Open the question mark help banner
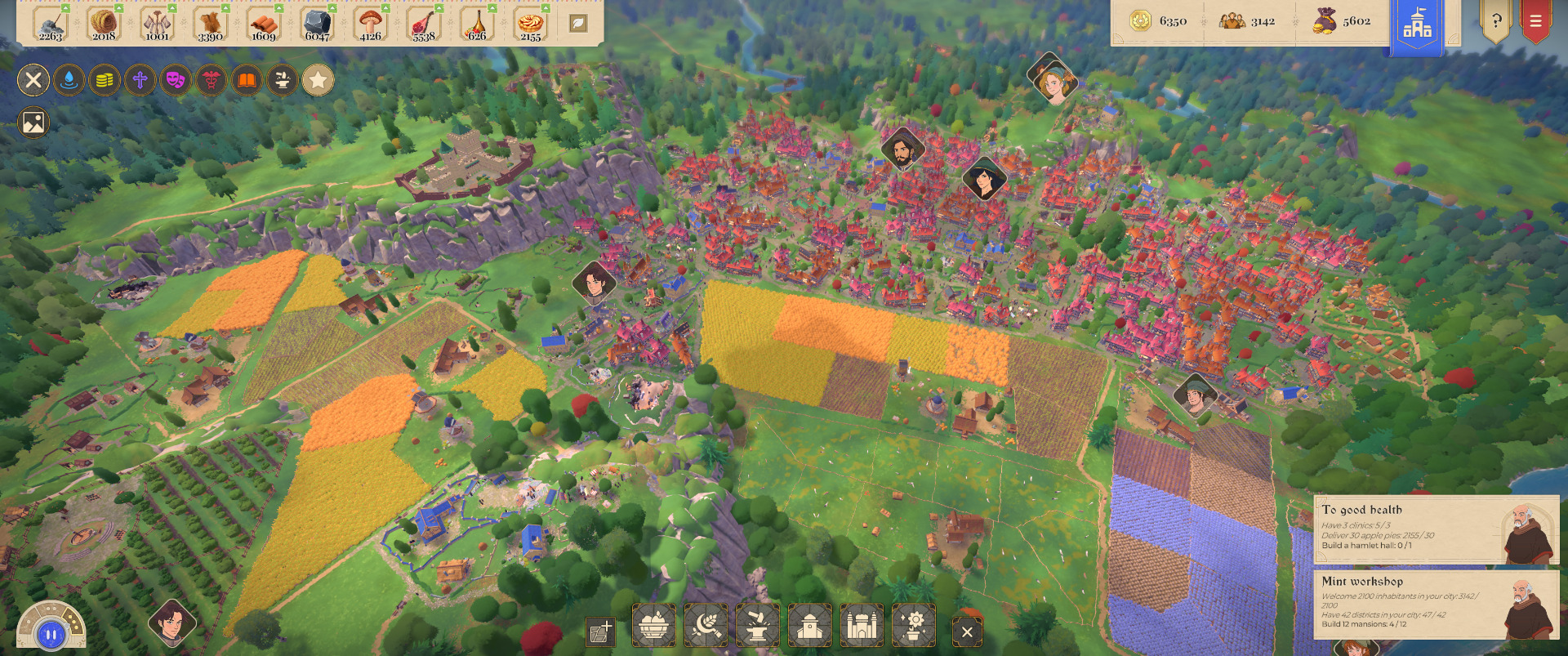 coord(1496,22)
